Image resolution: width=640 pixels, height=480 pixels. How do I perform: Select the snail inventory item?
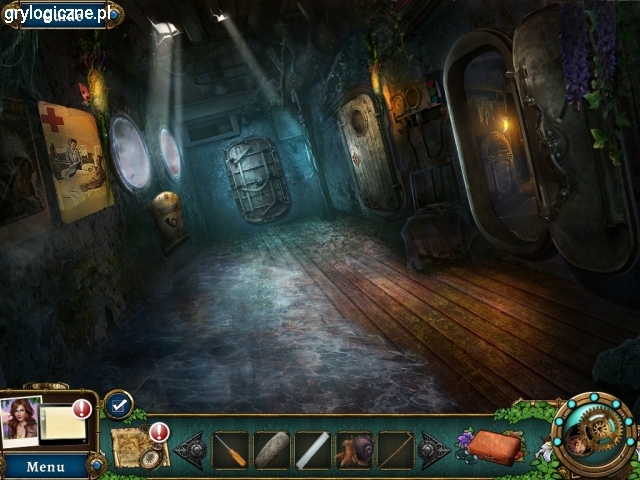[354, 450]
